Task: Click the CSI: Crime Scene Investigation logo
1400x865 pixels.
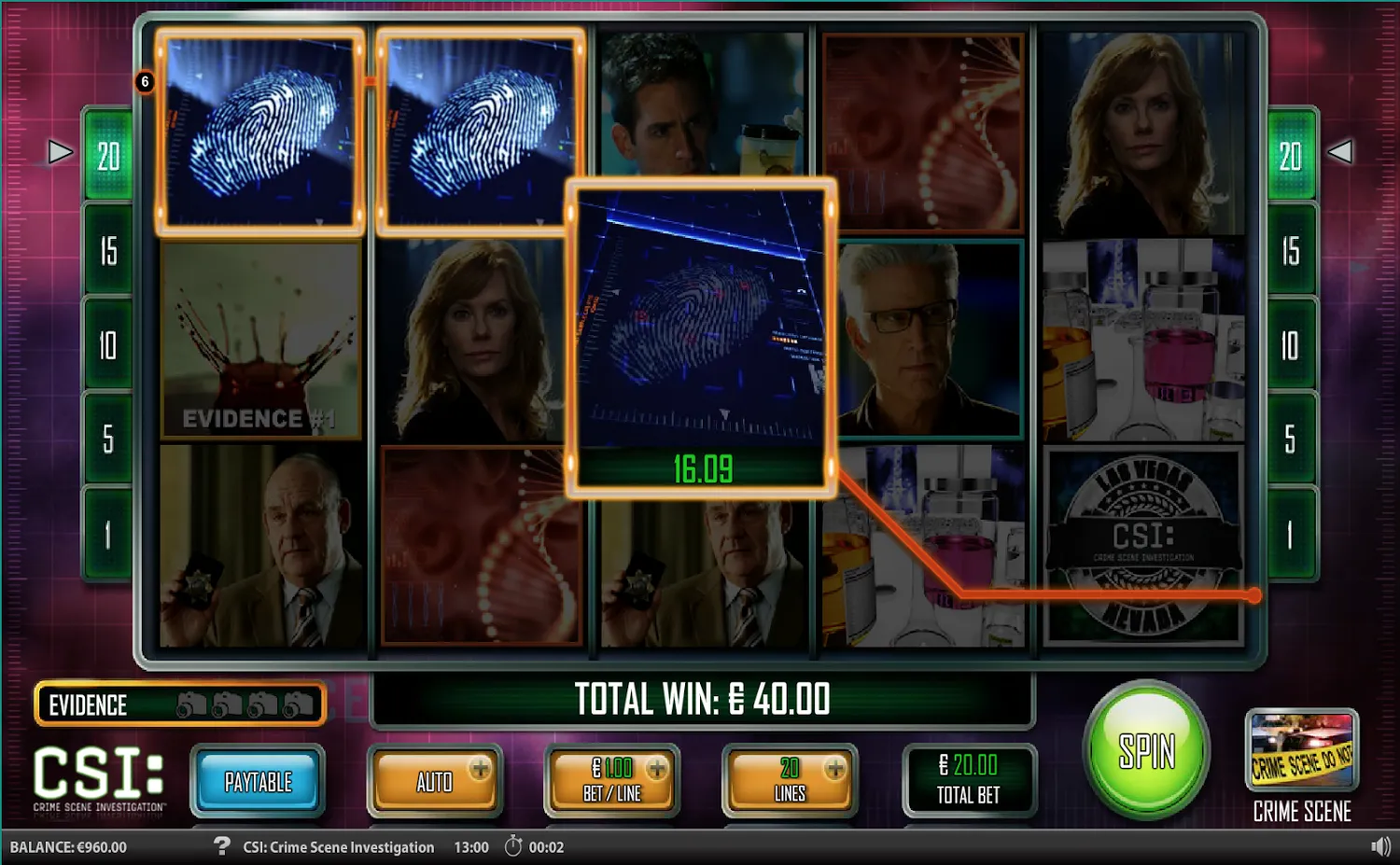Action: point(98,777)
